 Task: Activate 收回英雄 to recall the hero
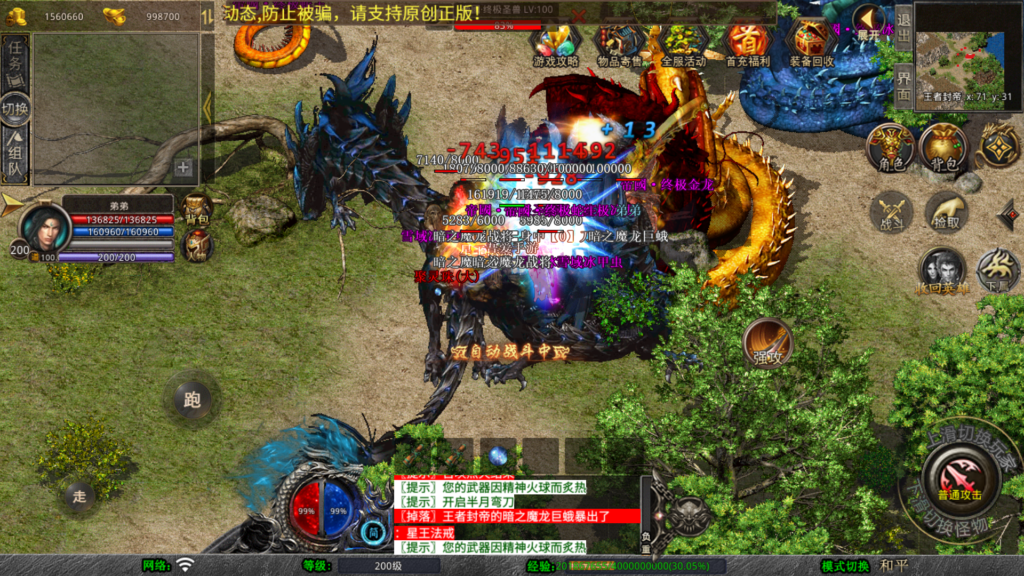pos(942,270)
